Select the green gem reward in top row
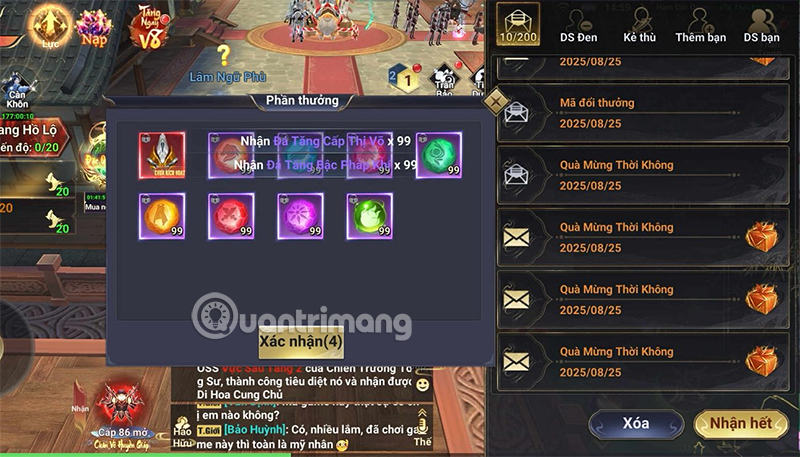 tap(438, 155)
